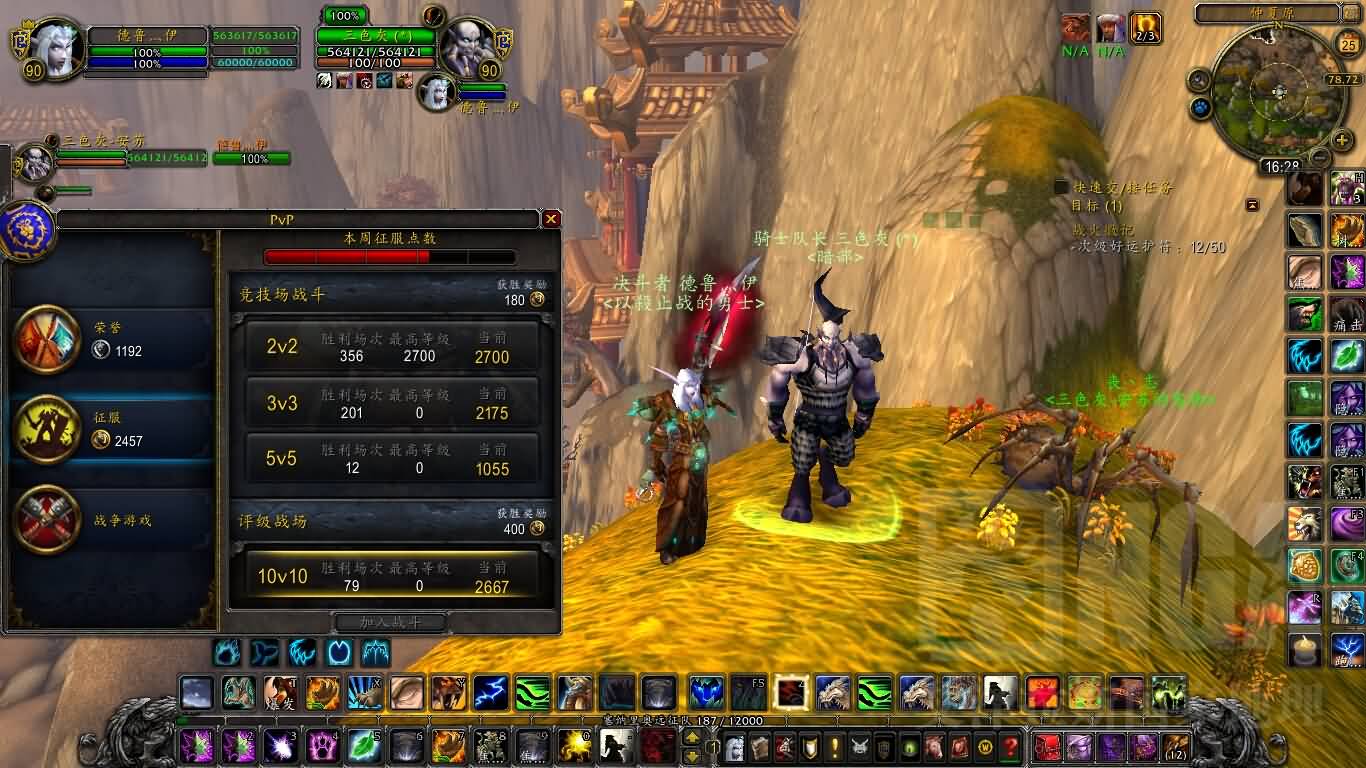
Task: Open the calendar showing day 25
Action: [x=1348, y=43]
